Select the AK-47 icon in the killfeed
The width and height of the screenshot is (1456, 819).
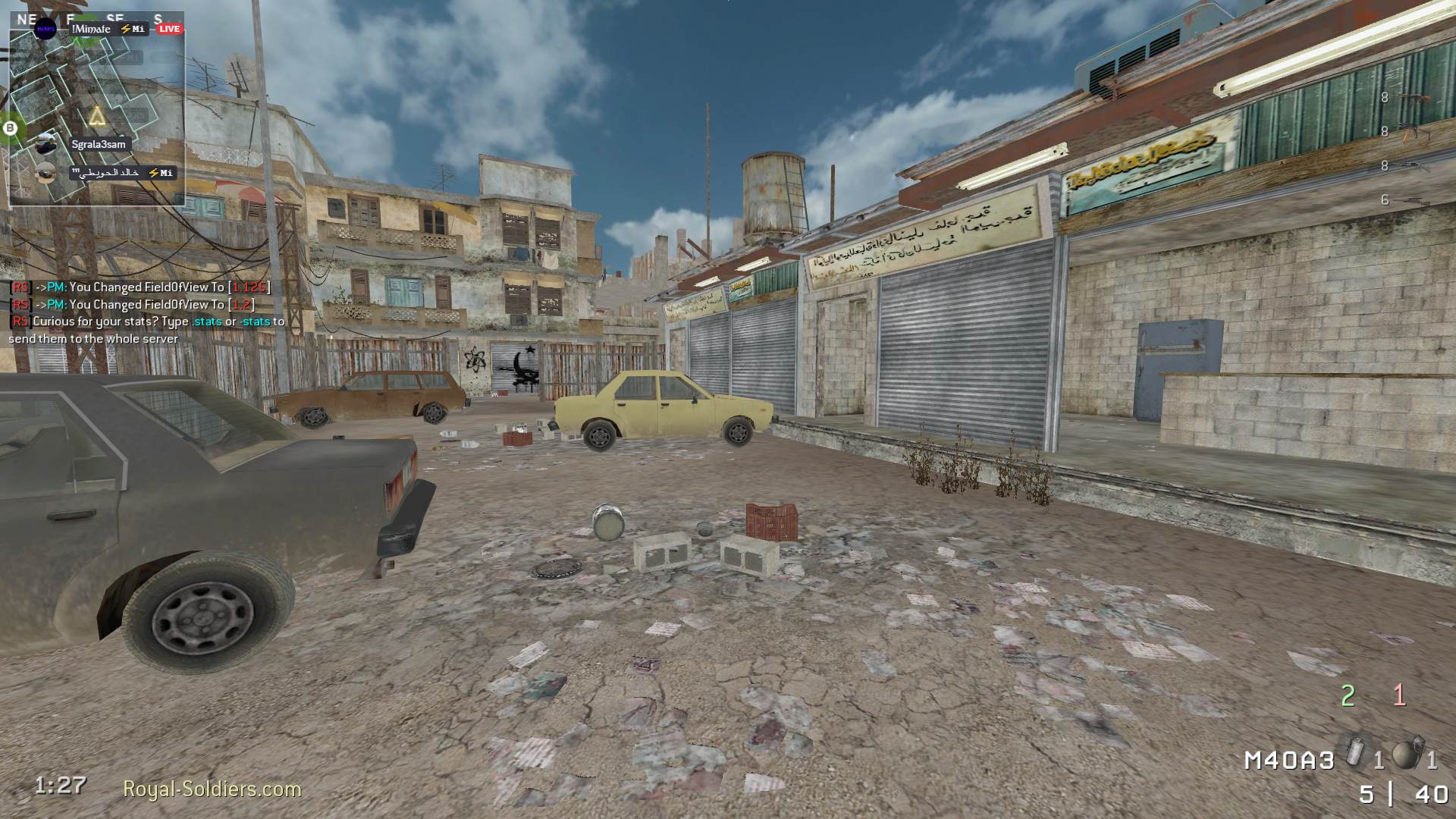1414,99
